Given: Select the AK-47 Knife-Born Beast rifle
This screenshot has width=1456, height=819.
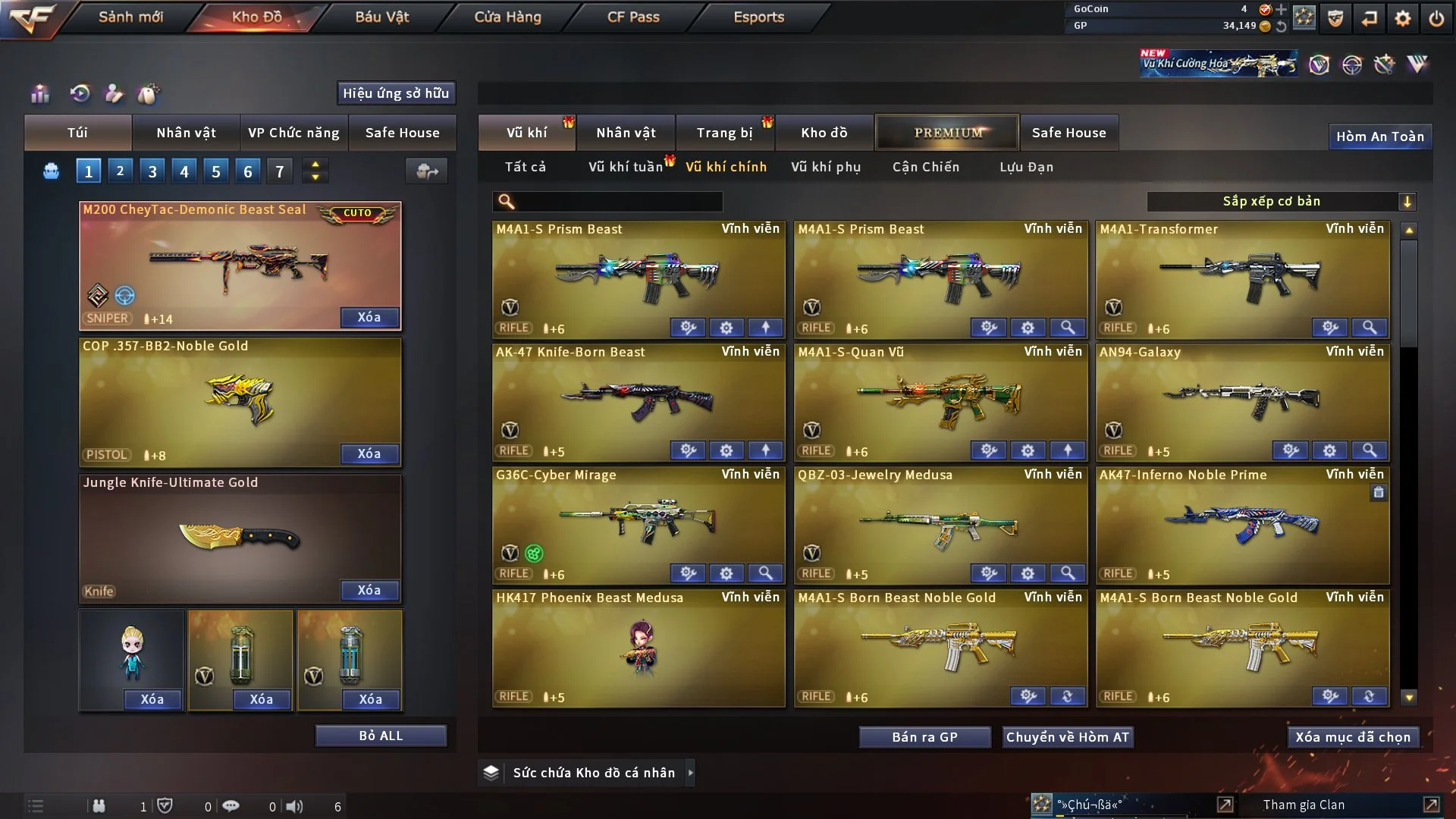Looking at the screenshot, I should 639,398.
